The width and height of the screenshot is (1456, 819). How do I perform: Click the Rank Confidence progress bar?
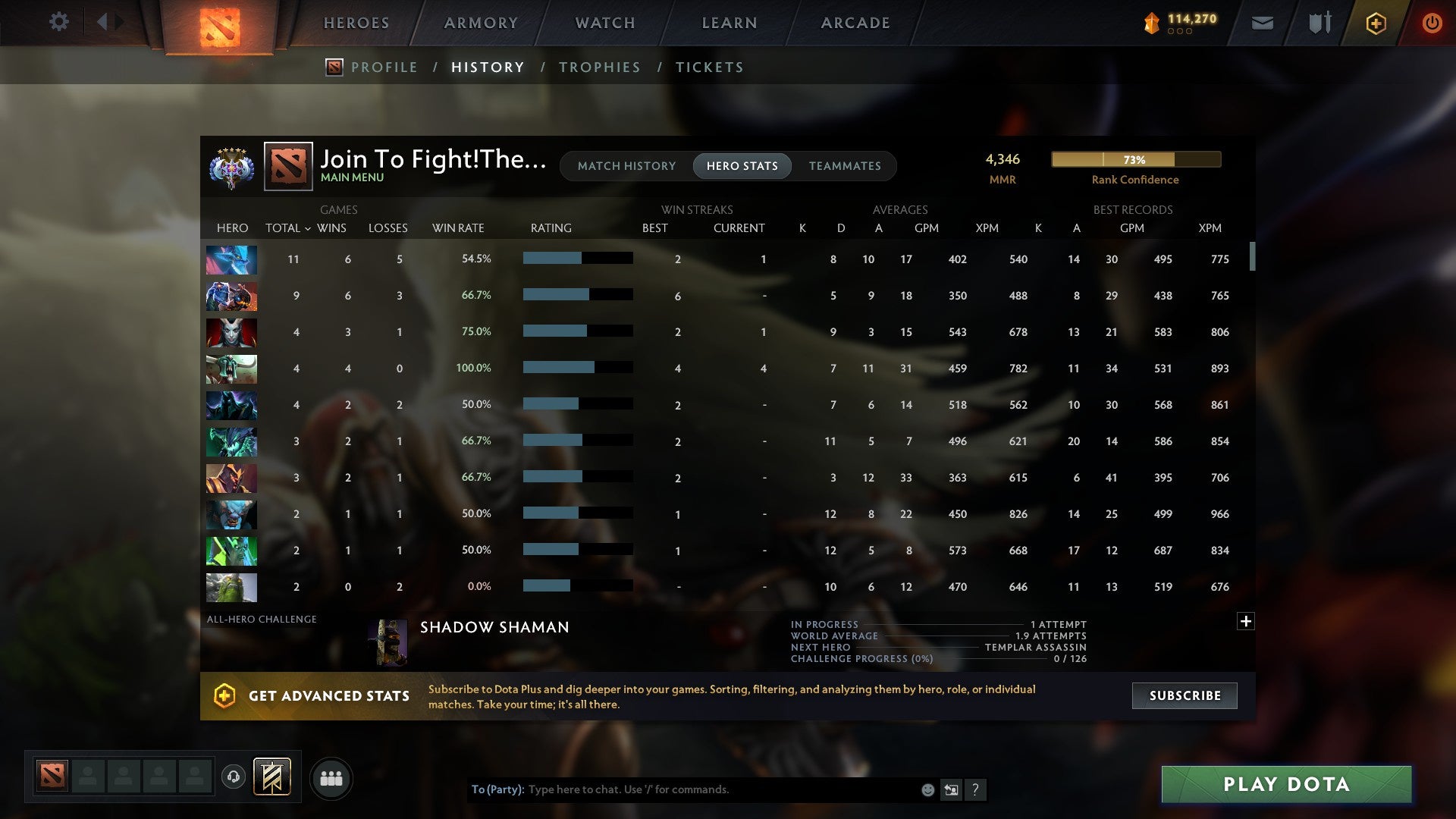pos(1135,159)
